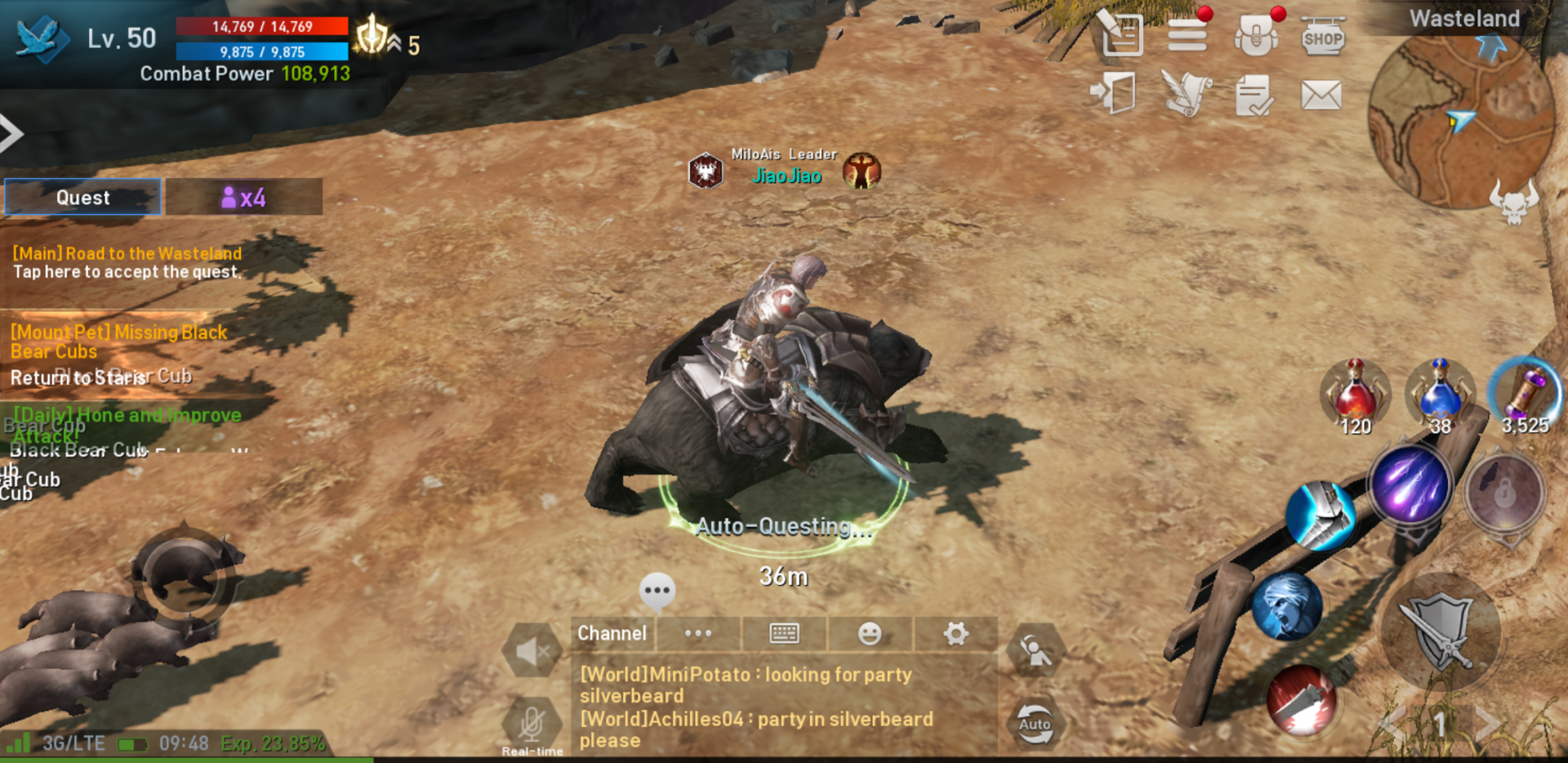Switch to the Quest tab
Image resolution: width=1568 pixels, height=763 pixels.
(82, 198)
